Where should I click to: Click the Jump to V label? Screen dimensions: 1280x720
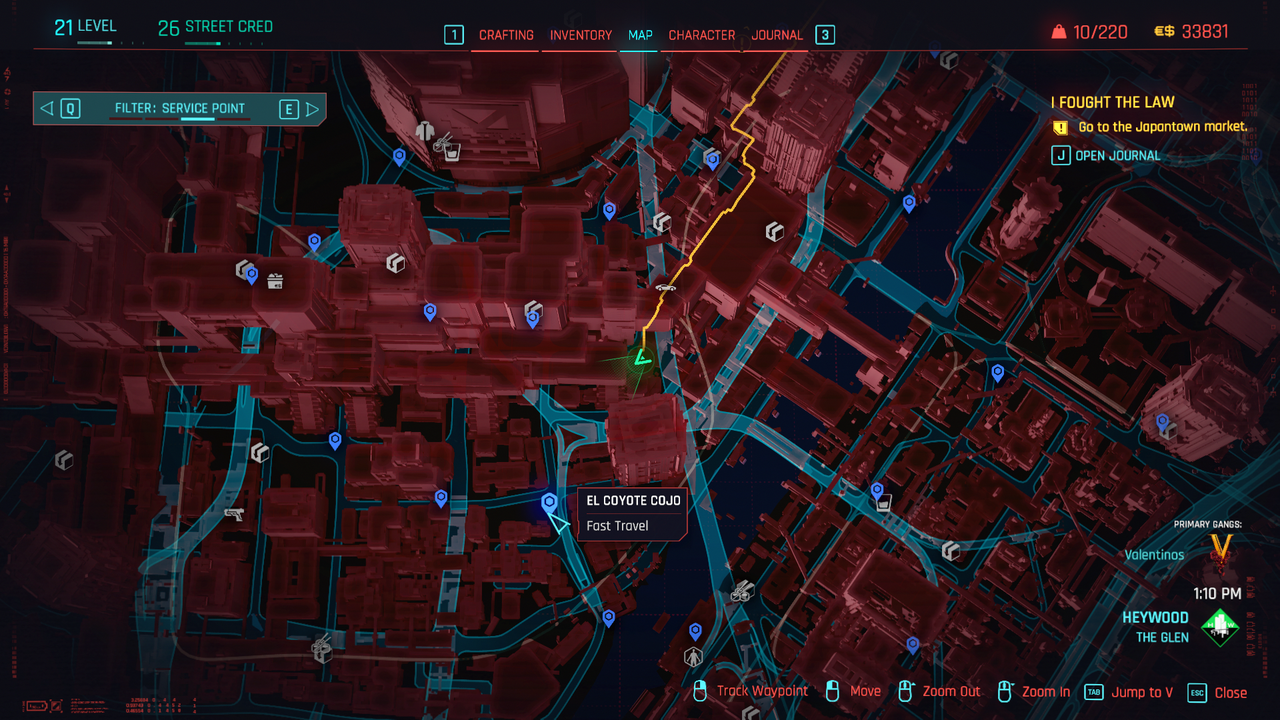point(1142,692)
